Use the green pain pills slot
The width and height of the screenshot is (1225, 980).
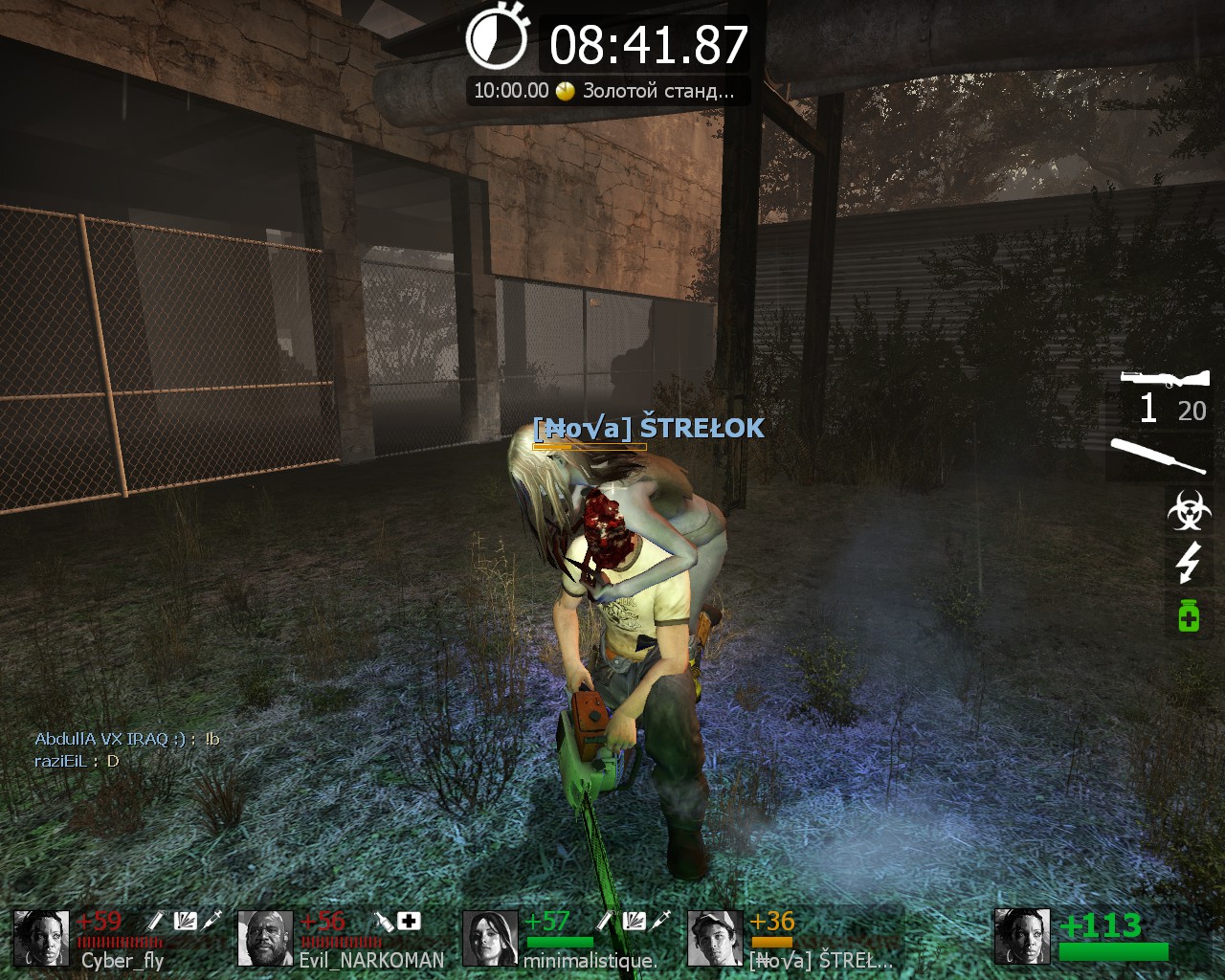click(1188, 613)
